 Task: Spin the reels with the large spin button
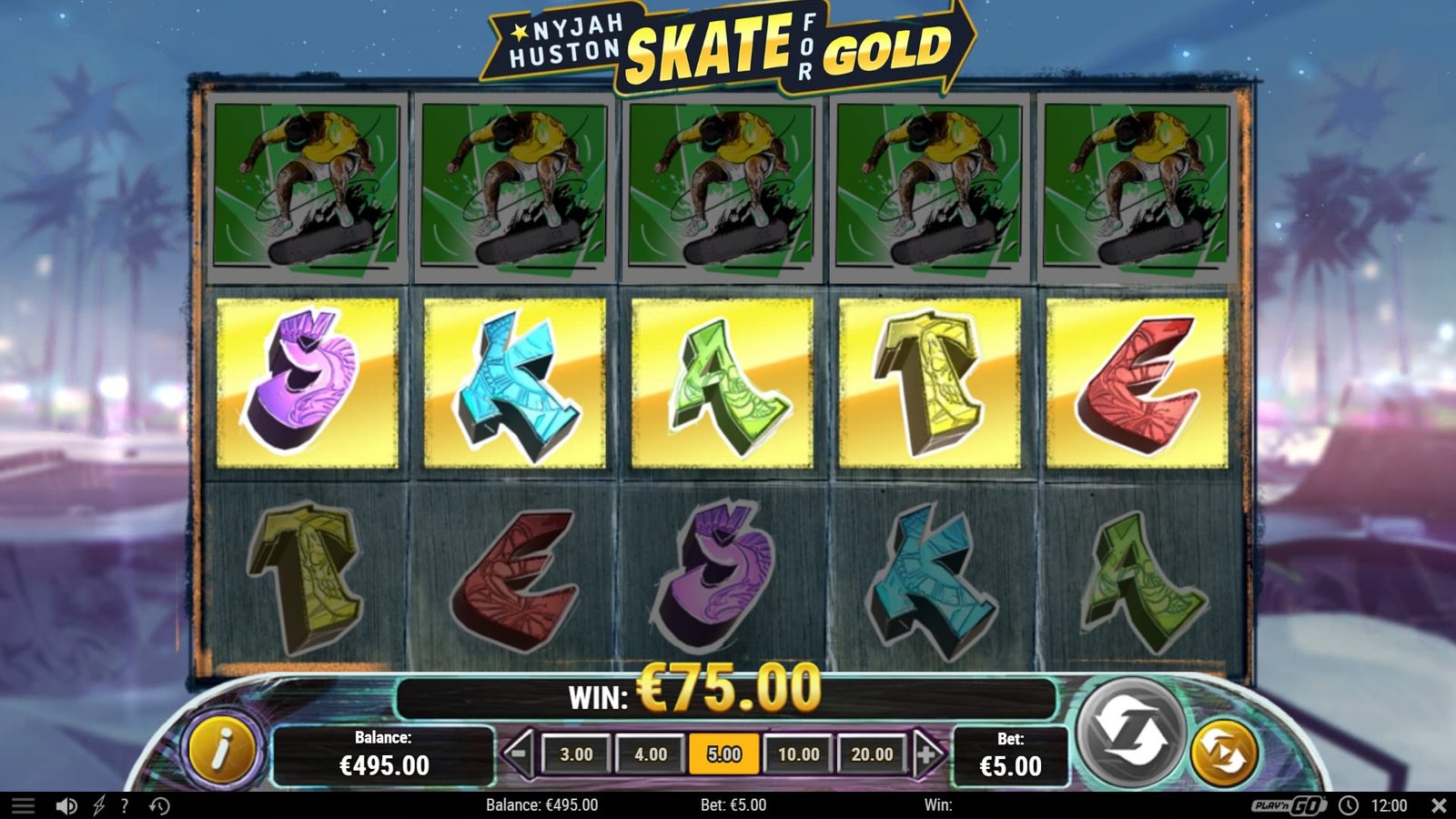1131,731
